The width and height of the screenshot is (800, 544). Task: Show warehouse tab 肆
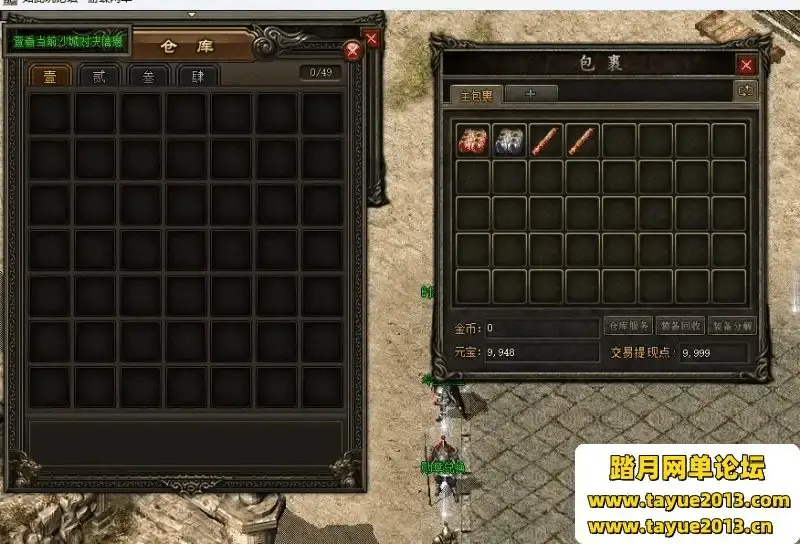[198, 76]
